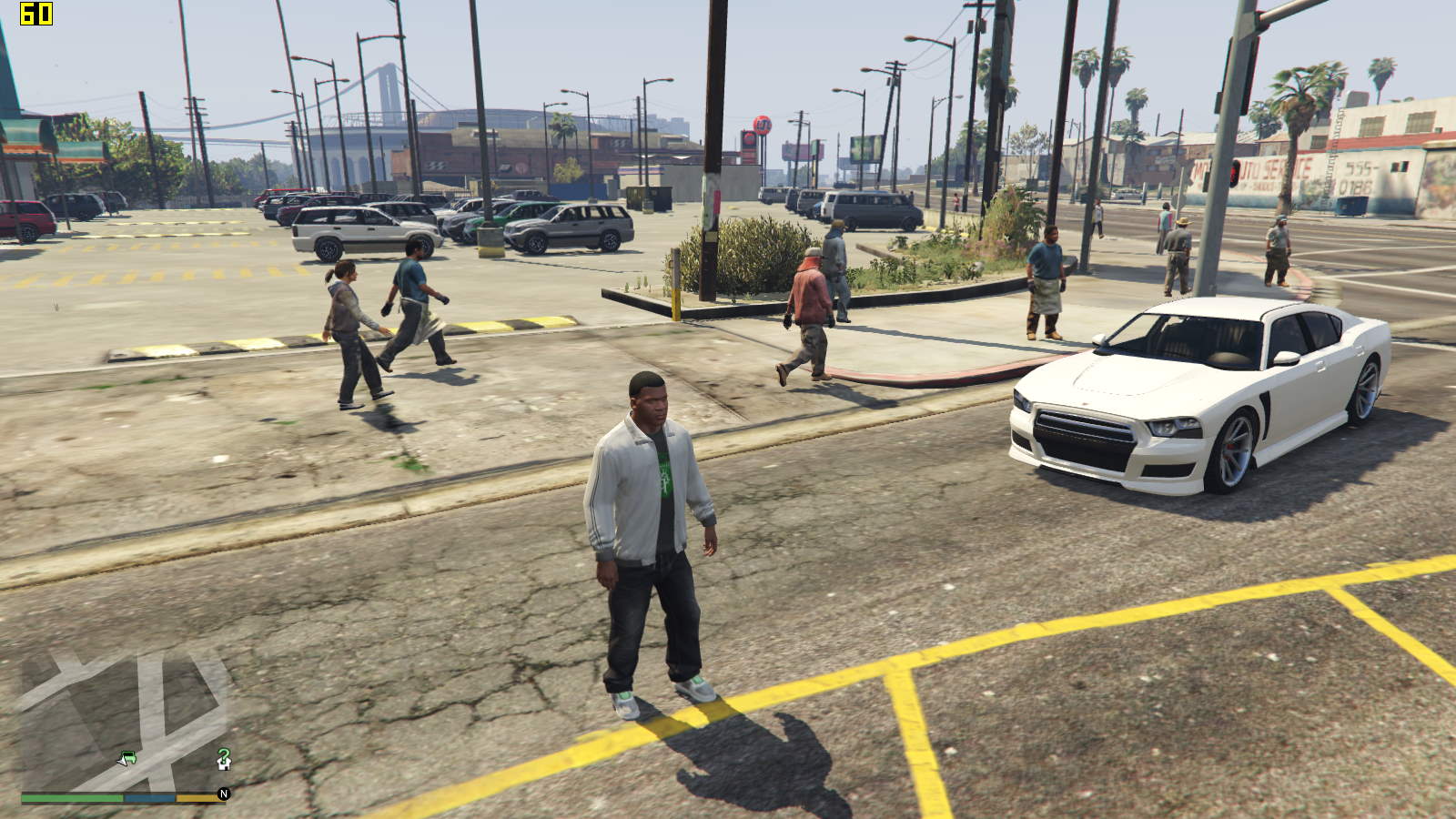Click the green question mark blip
Image resolution: width=1456 pixels, height=819 pixels.
click(x=224, y=754)
